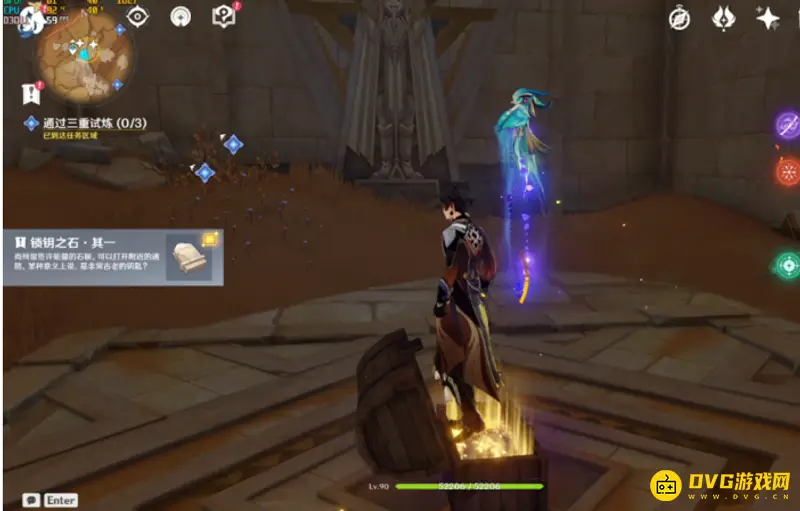
Task: Open the handbook icon with red alert
Action: 224,16
